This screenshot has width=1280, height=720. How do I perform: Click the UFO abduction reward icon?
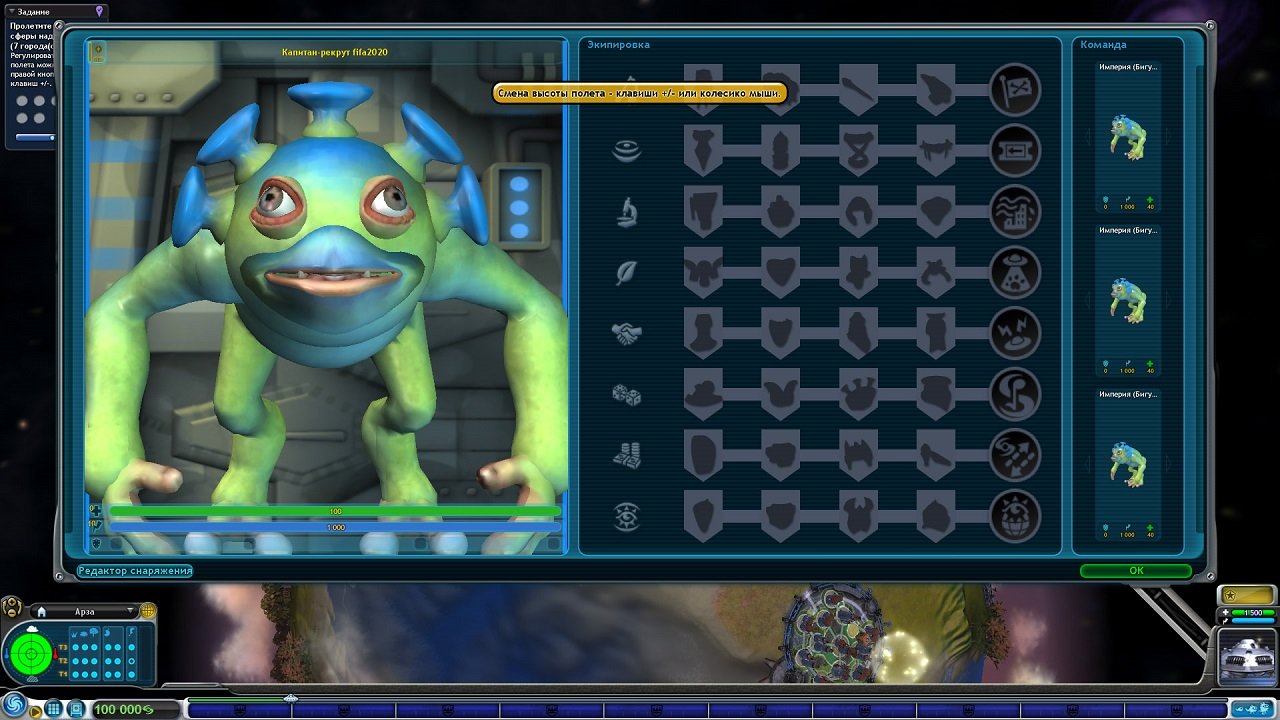point(1016,272)
